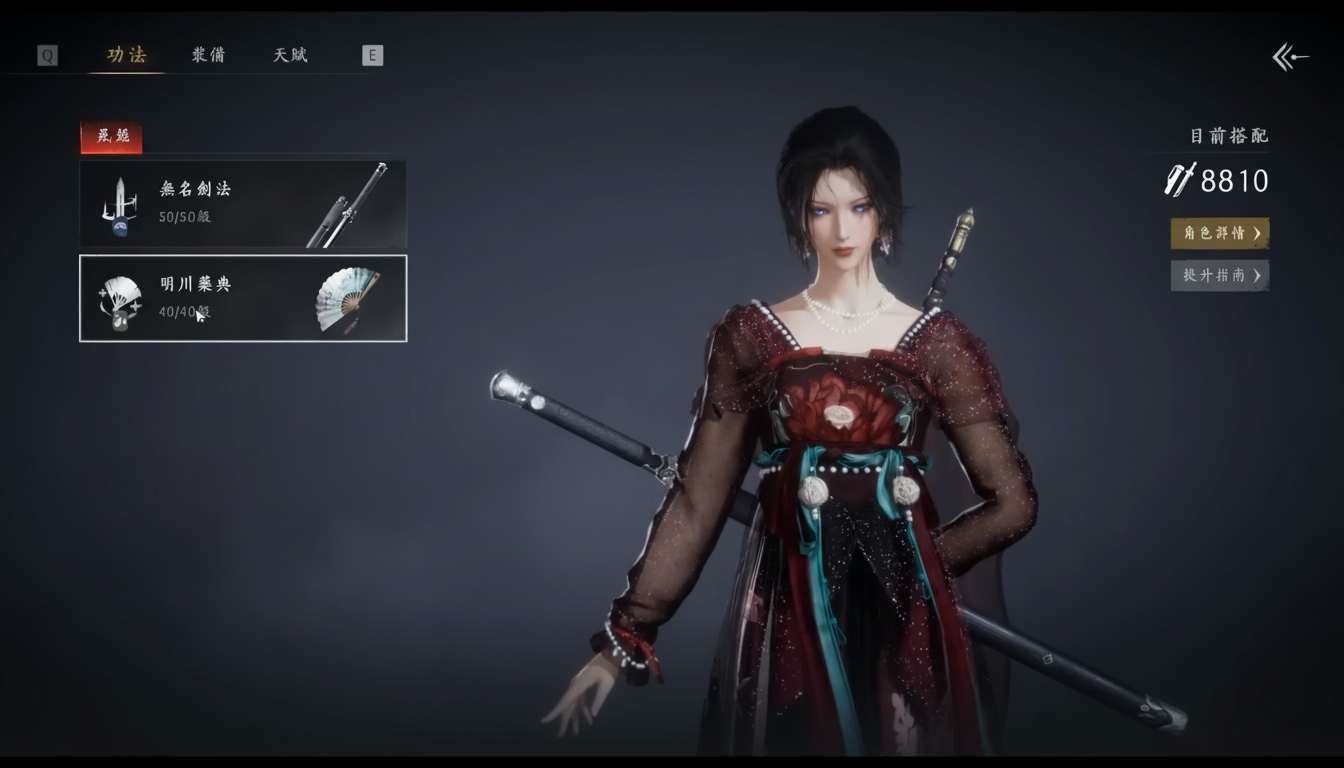This screenshot has width=1344, height=768.
Task: Go back using the arrow icon
Action: click(x=1289, y=57)
